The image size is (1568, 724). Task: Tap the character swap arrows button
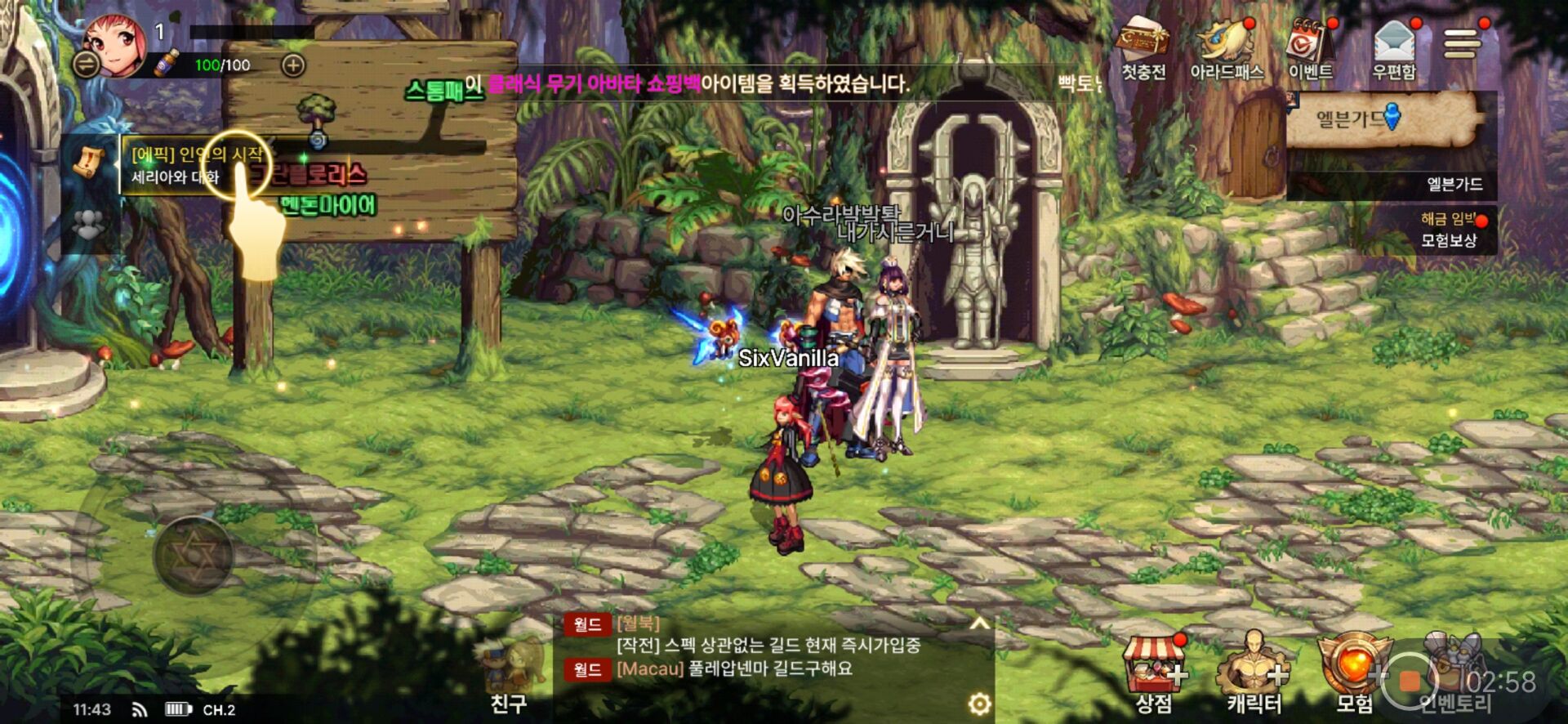[x=86, y=64]
